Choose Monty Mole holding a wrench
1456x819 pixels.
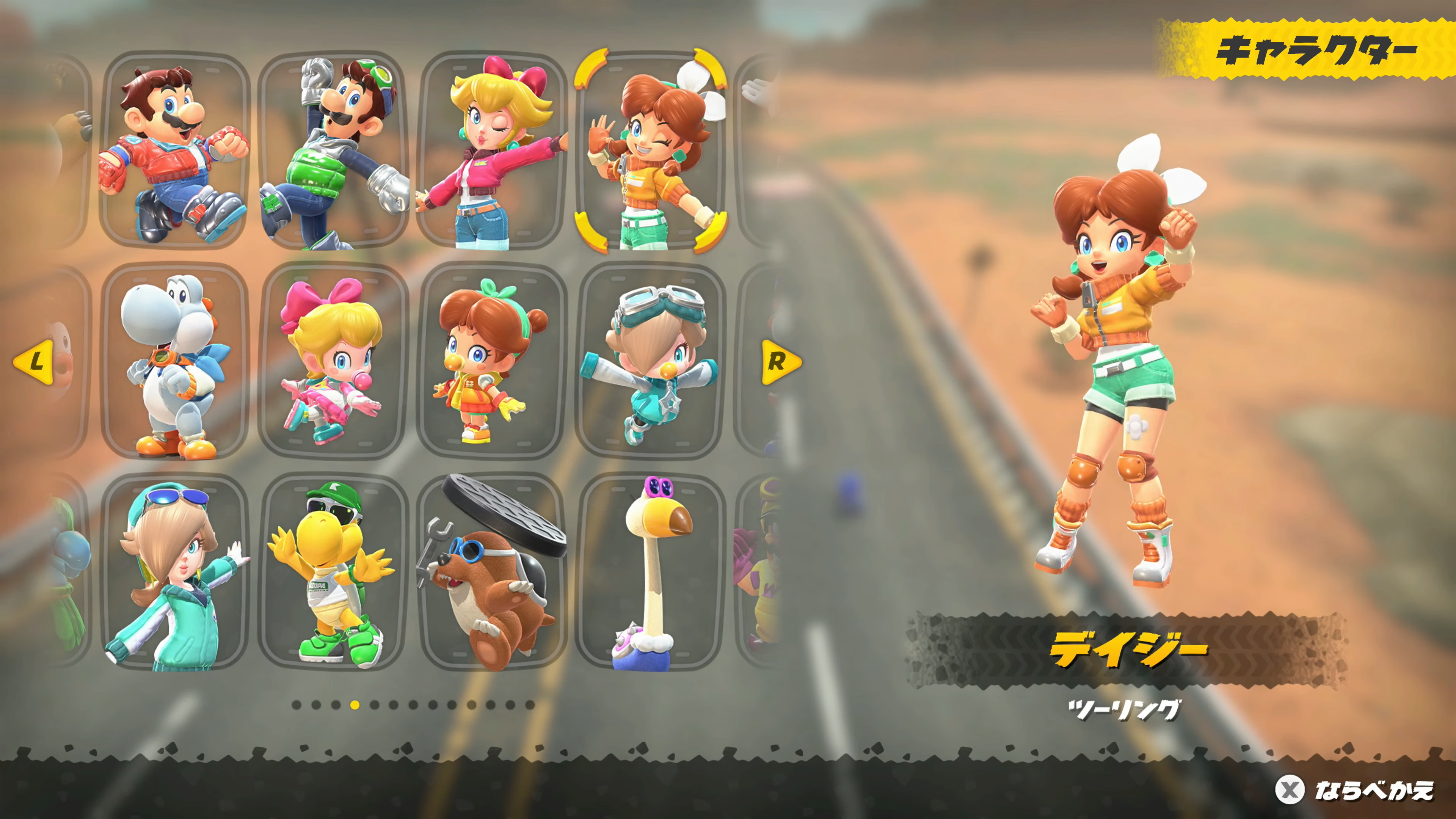[492, 572]
